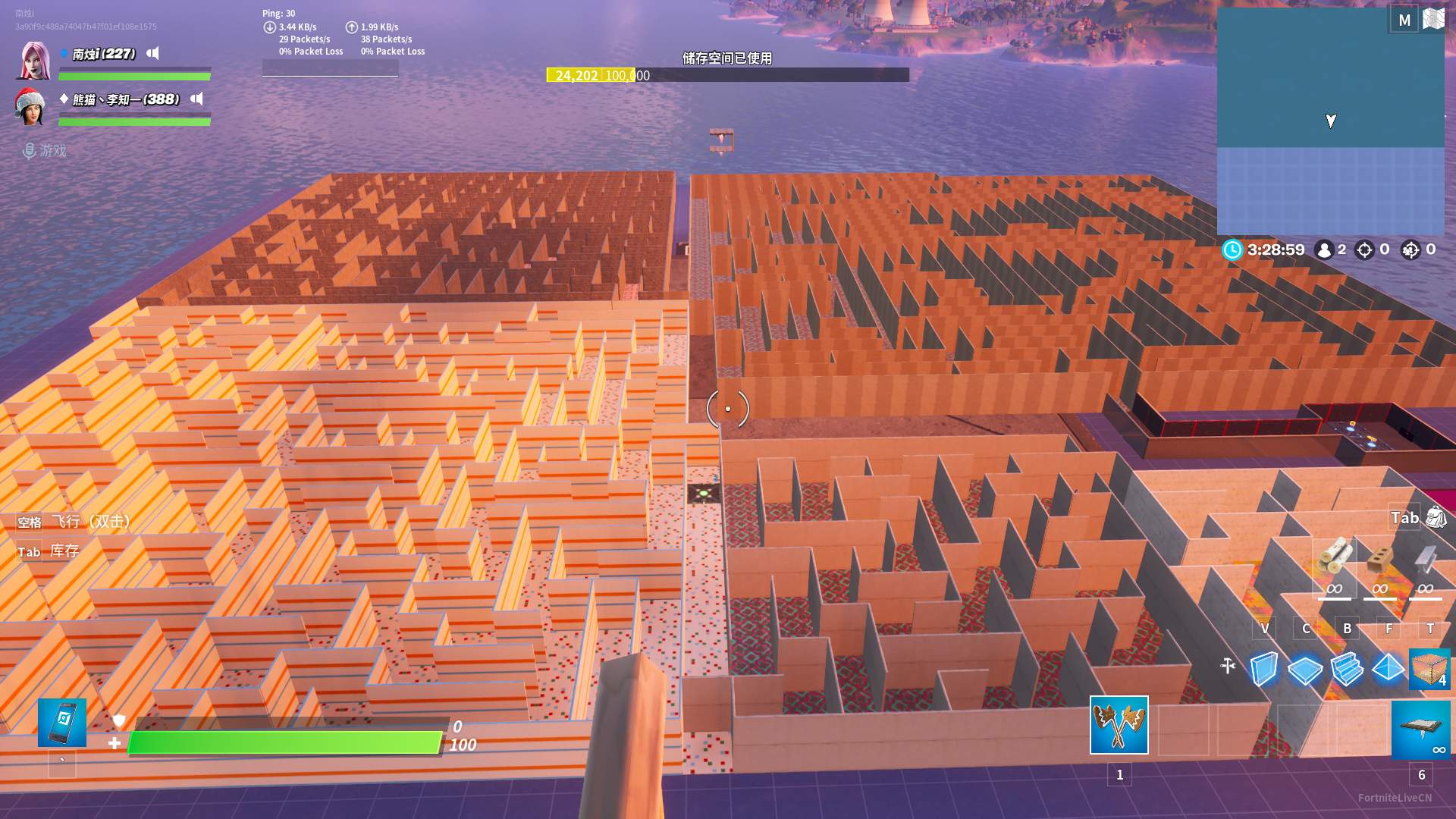Select the spike trap slot
The width and height of the screenshot is (1456, 819).
tap(1420, 730)
